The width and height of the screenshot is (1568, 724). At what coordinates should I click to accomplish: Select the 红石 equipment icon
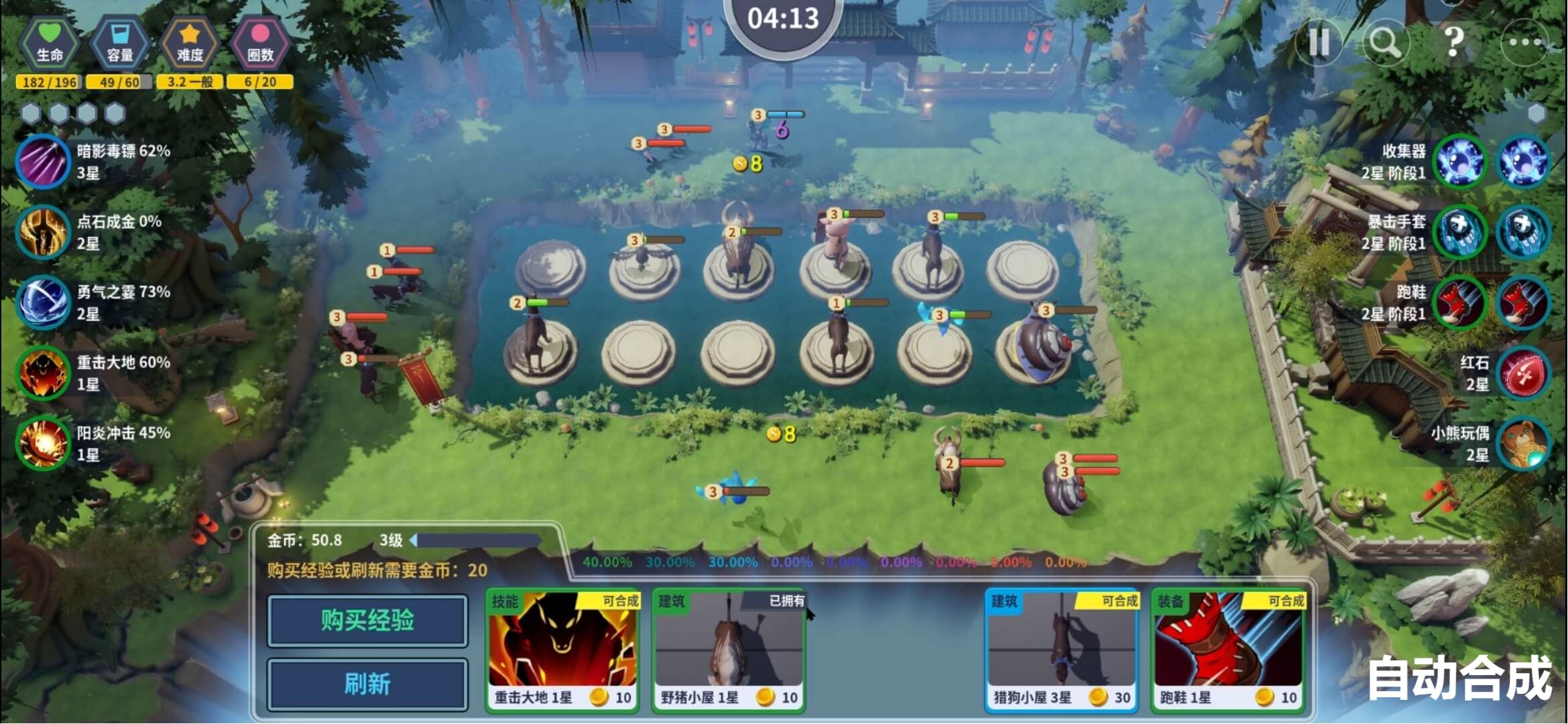[1523, 373]
